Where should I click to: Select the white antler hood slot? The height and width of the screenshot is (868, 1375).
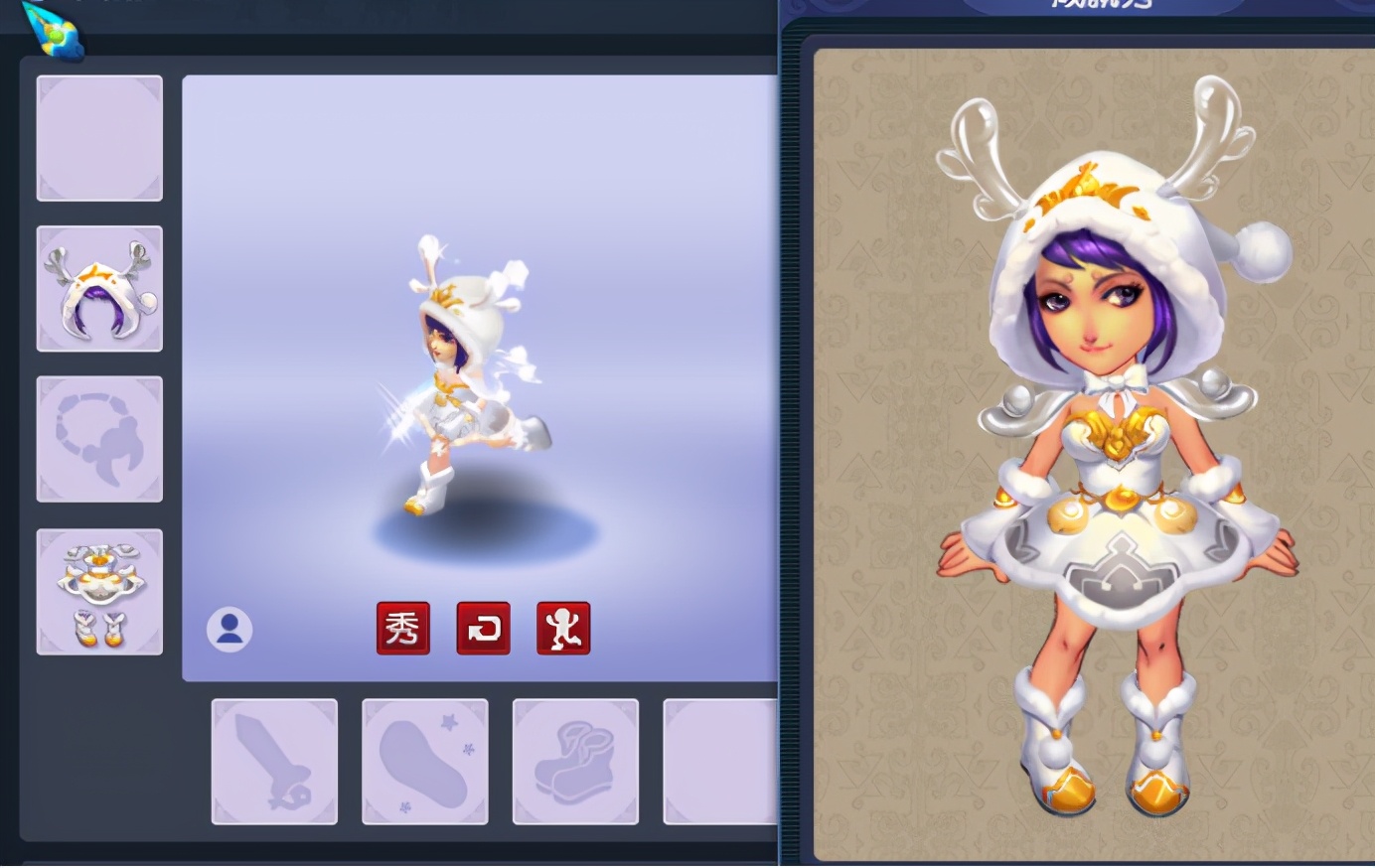(99, 288)
